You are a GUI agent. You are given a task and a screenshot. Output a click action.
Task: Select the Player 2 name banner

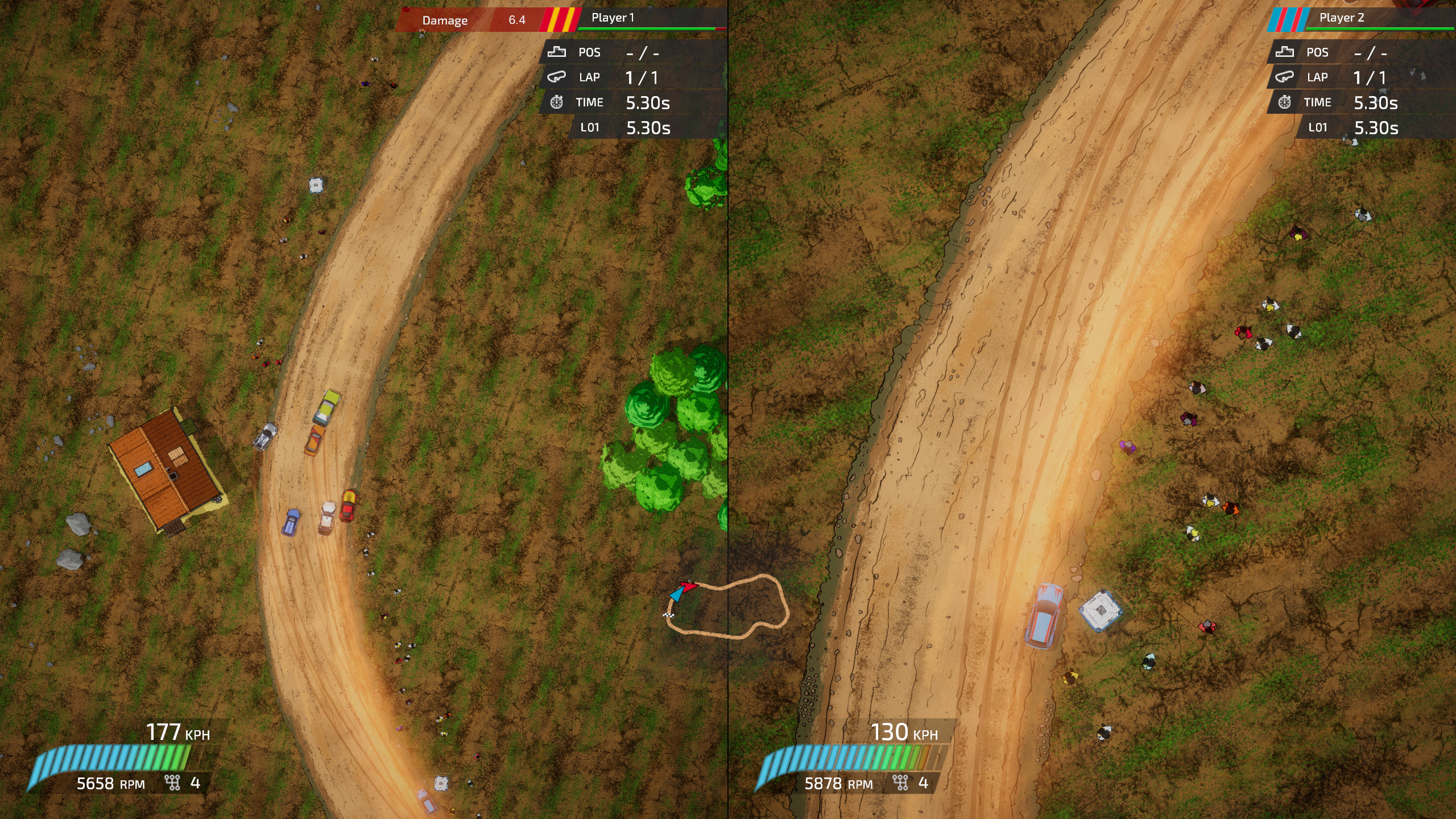[x=1342, y=18]
